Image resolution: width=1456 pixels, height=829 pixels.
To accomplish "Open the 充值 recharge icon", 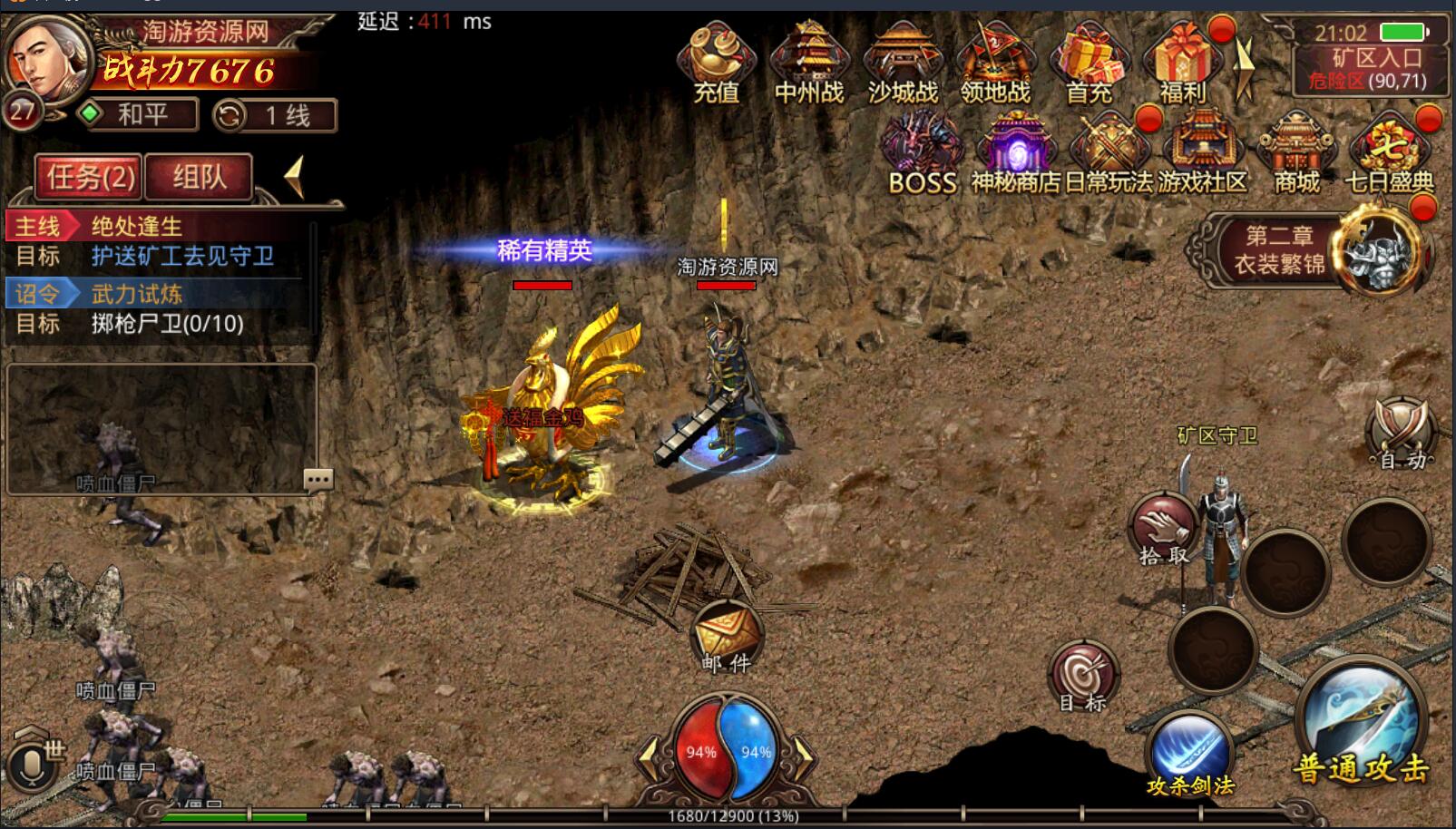I will (716, 60).
